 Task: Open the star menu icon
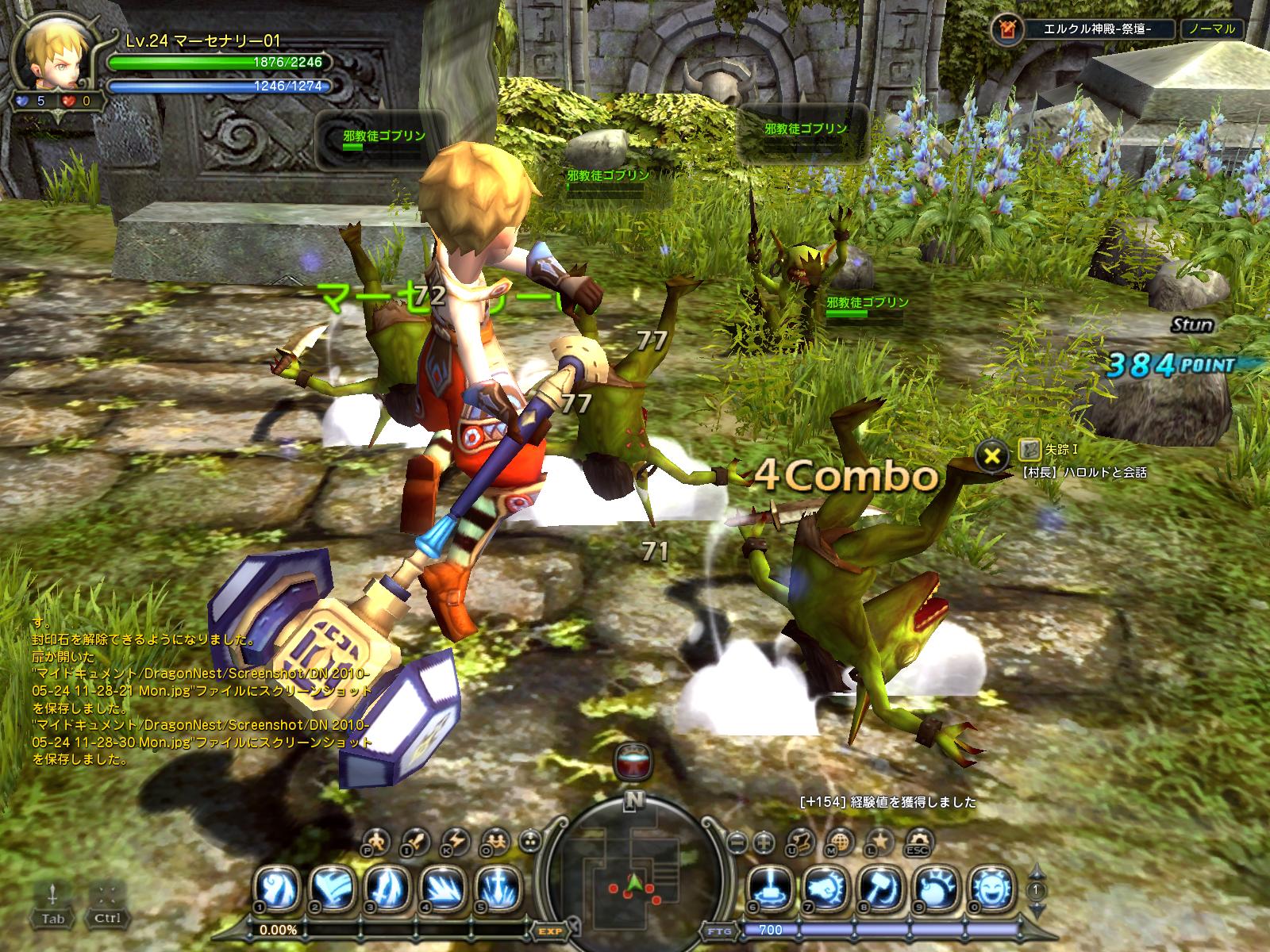[879, 839]
